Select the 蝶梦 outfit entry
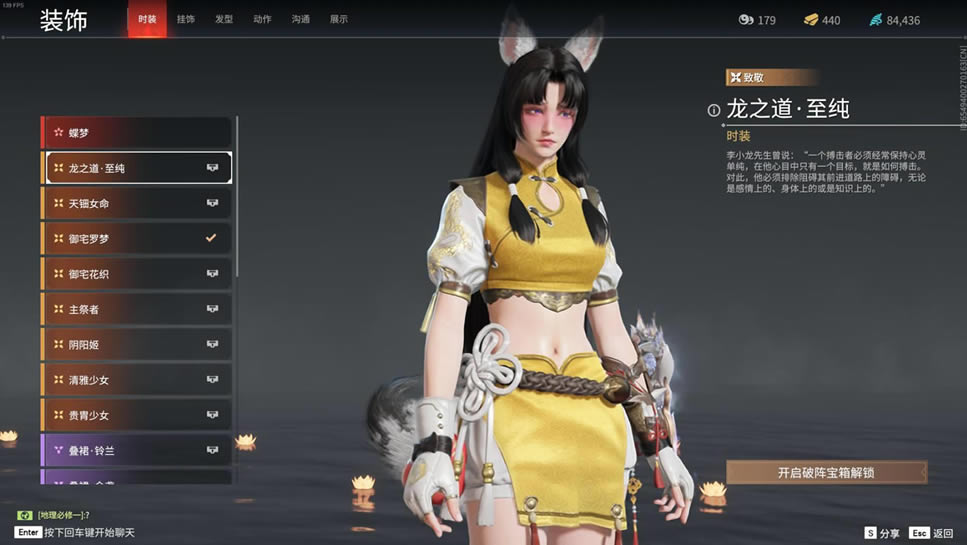The image size is (967, 545). point(136,132)
